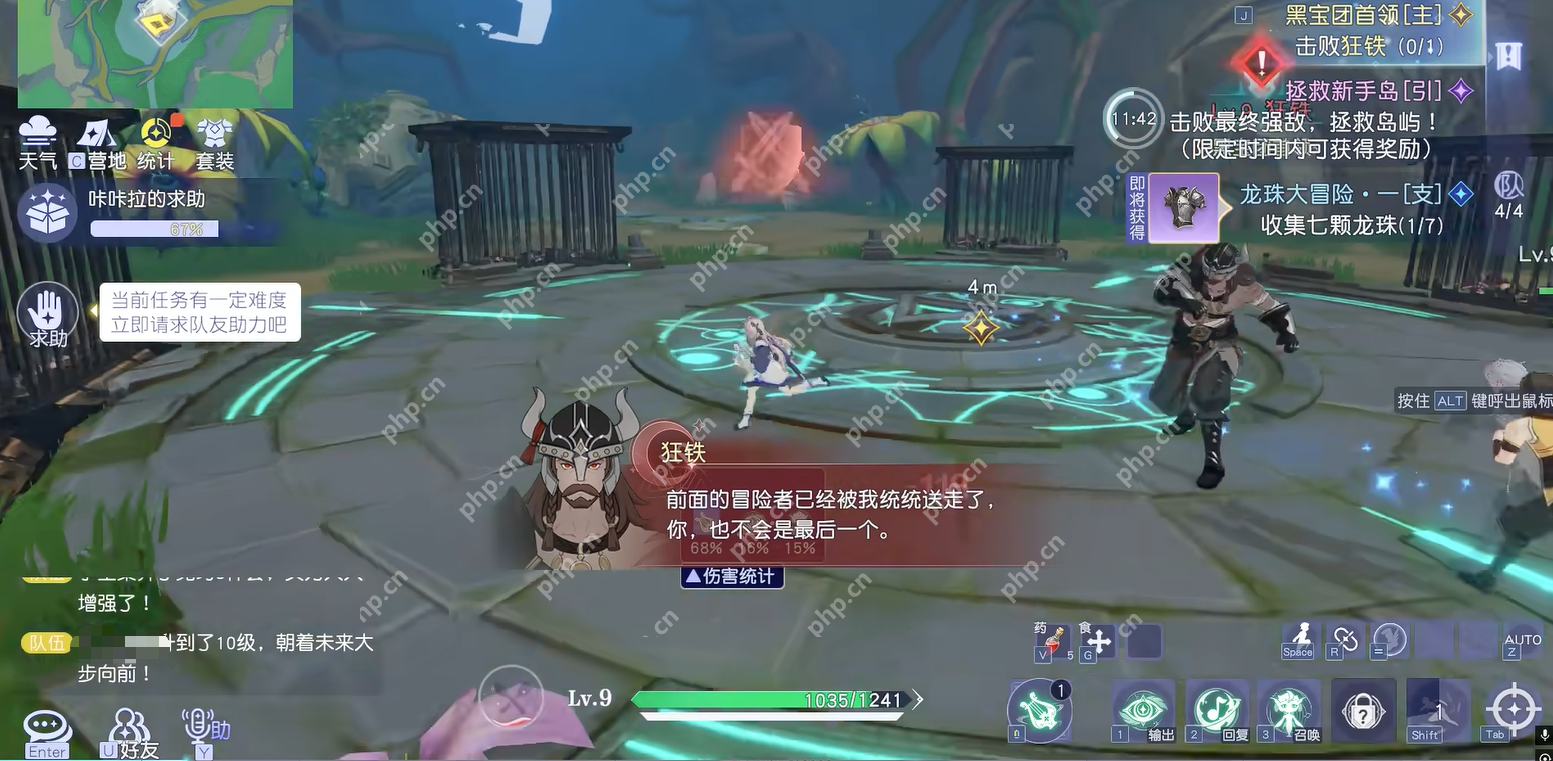
Task: Open the 套装 (outfit) panel
Action: point(216,140)
